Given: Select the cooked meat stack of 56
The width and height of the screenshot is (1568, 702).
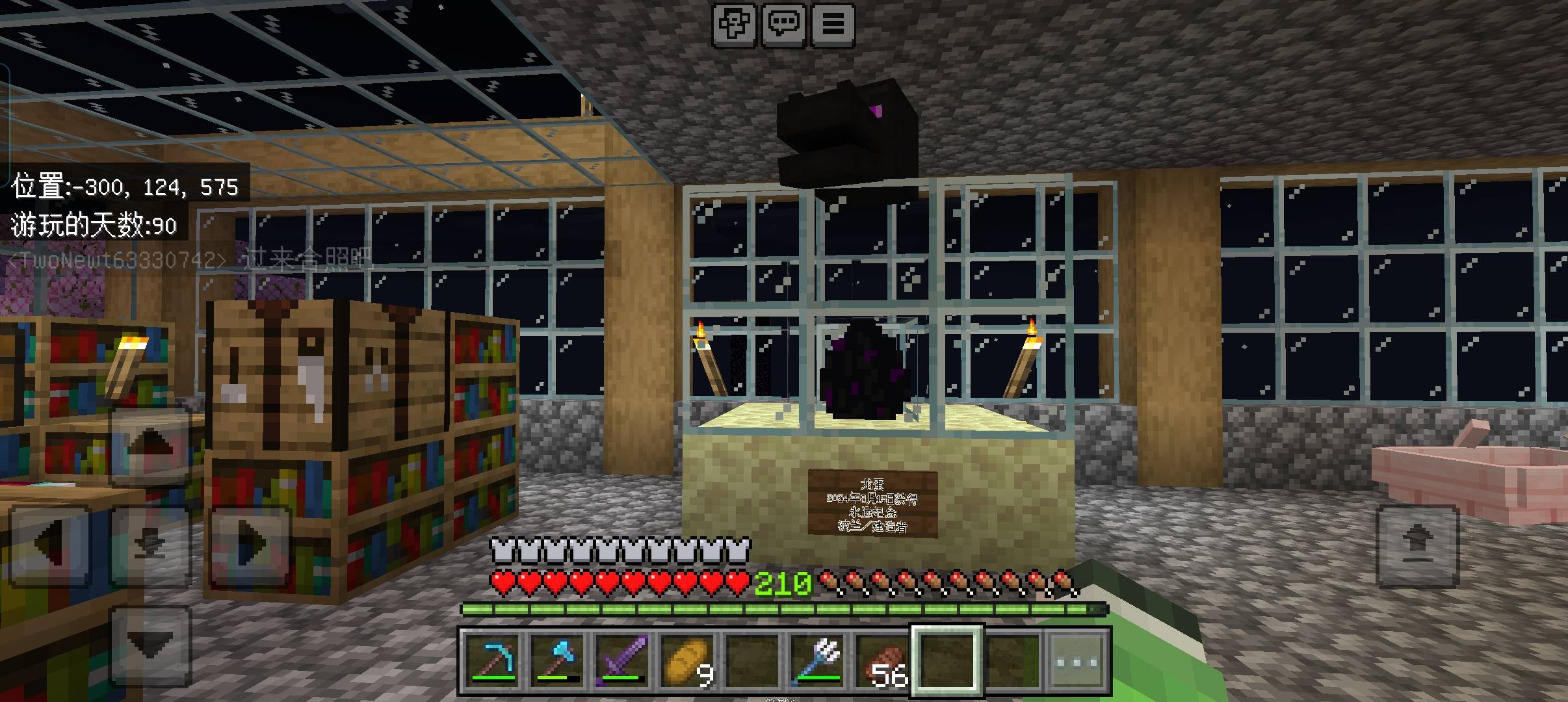Looking at the screenshot, I should coord(882,660).
